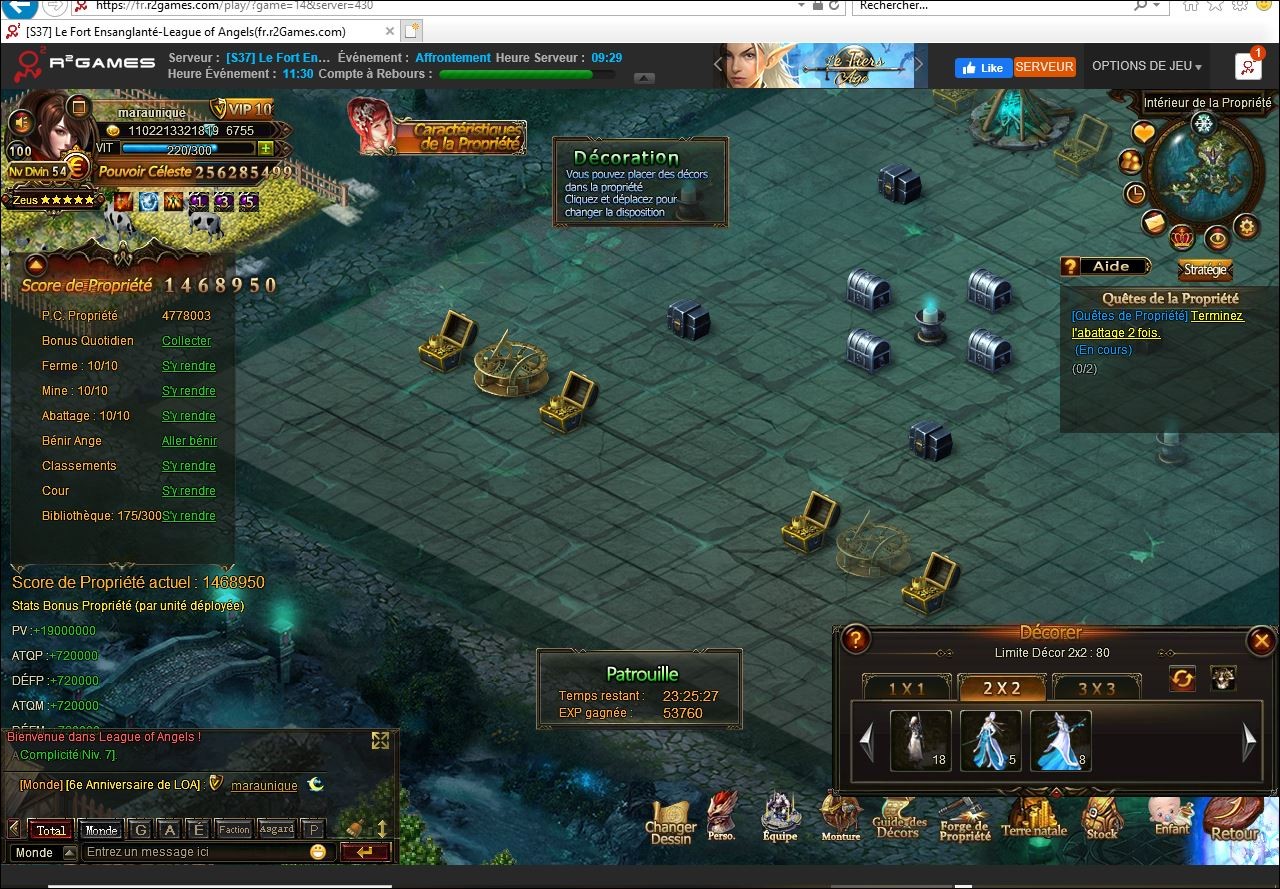The width and height of the screenshot is (1280, 889).
Task: Go to Bénir Ange via Aller bénir
Action: pos(189,441)
